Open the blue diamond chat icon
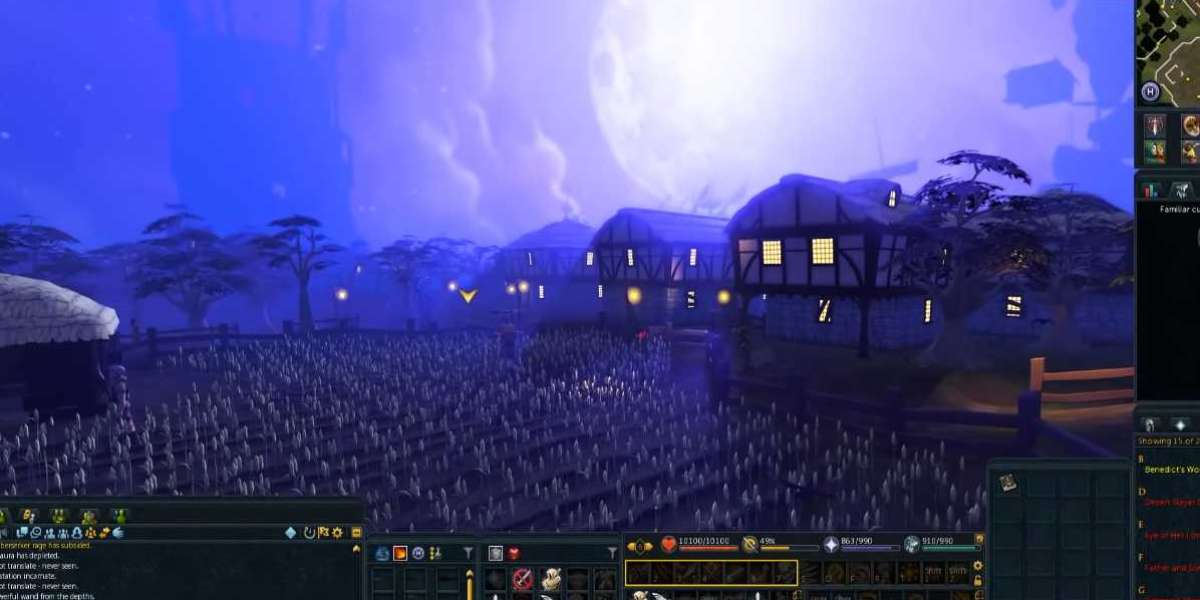Screen dimensions: 1200x600 tap(291, 532)
